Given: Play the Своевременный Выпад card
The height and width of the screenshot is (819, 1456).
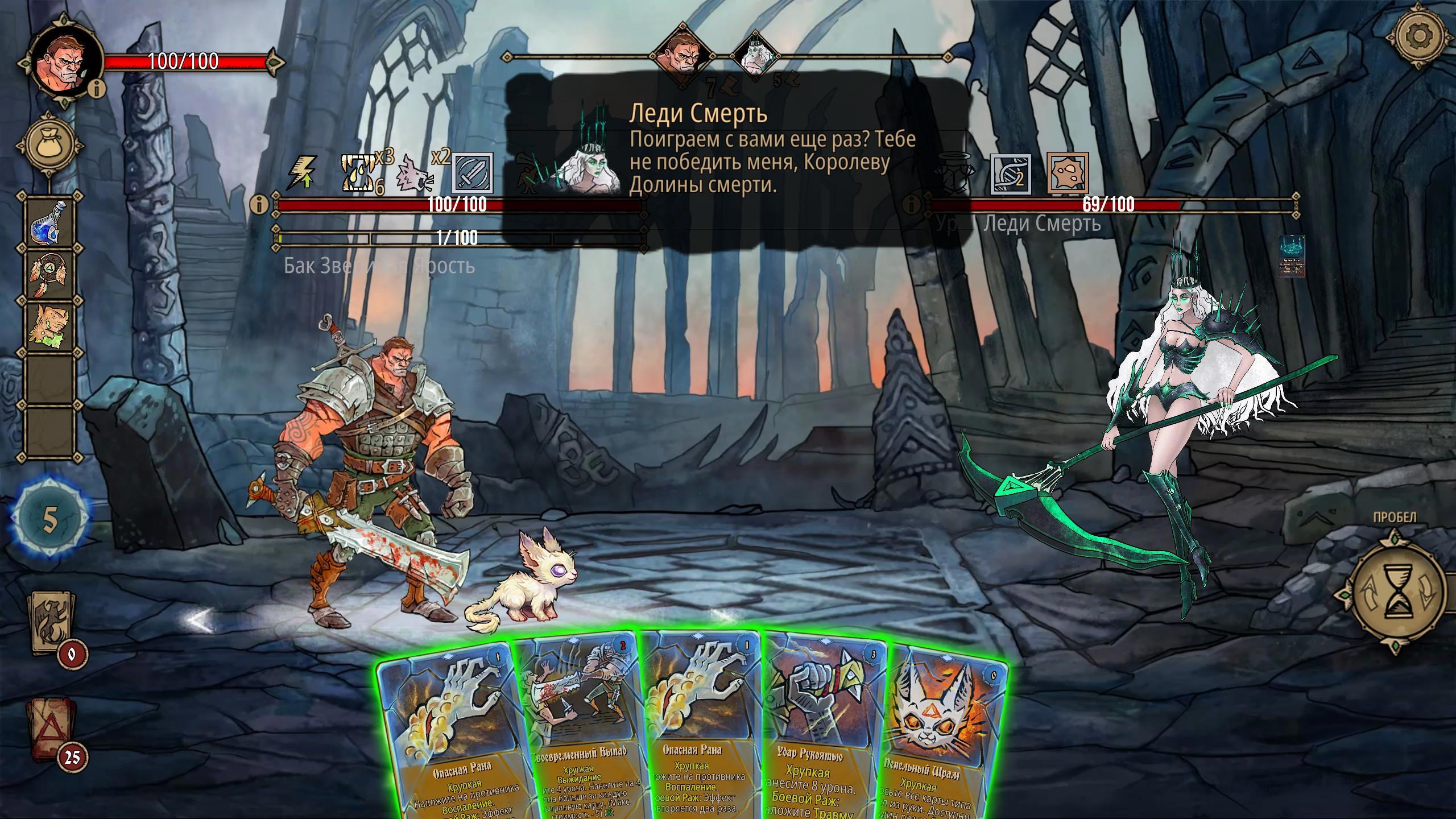Looking at the screenshot, I should tap(580, 734).
